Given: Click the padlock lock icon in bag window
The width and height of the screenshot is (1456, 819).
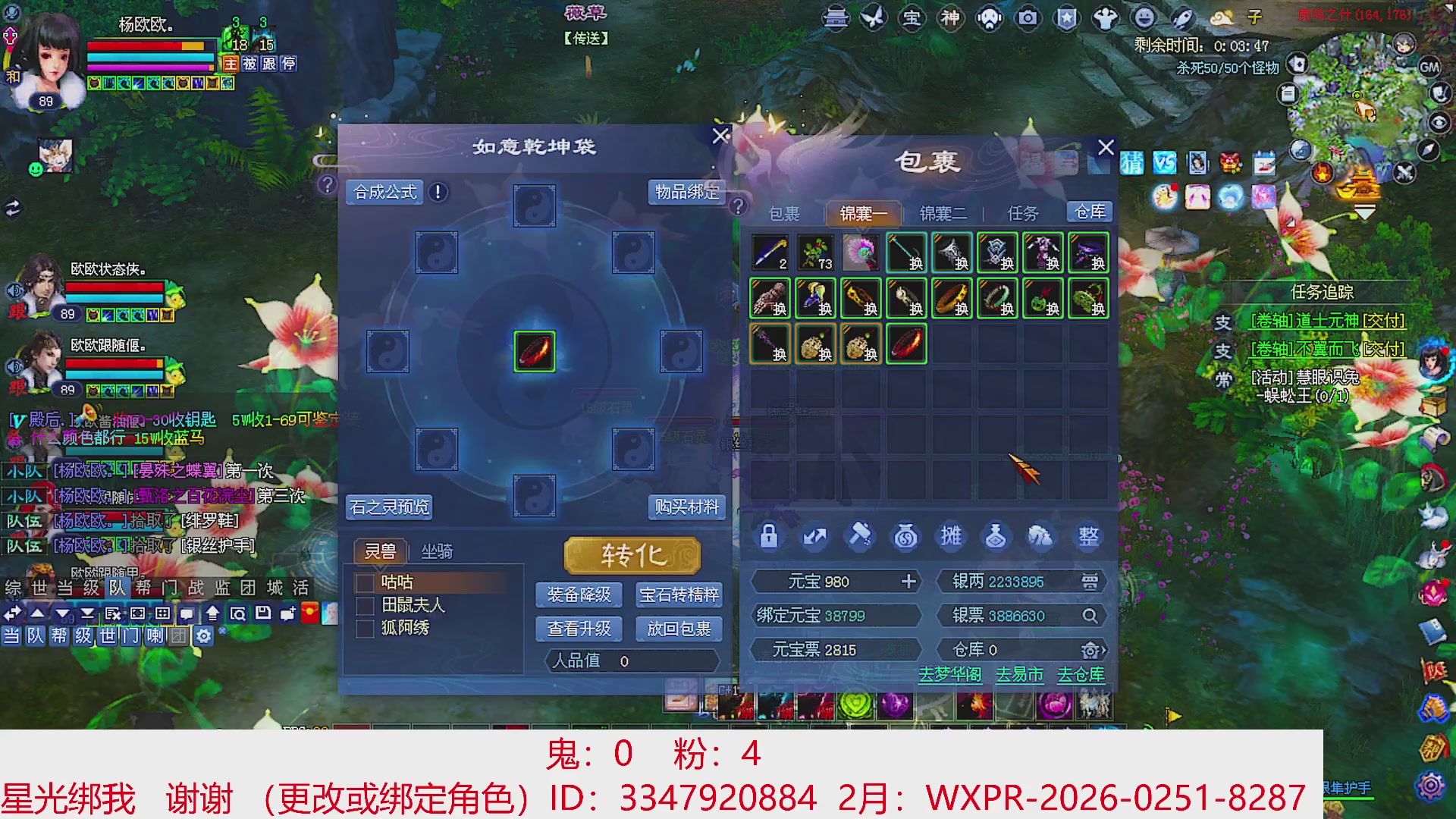Looking at the screenshot, I should tap(769, 537).
